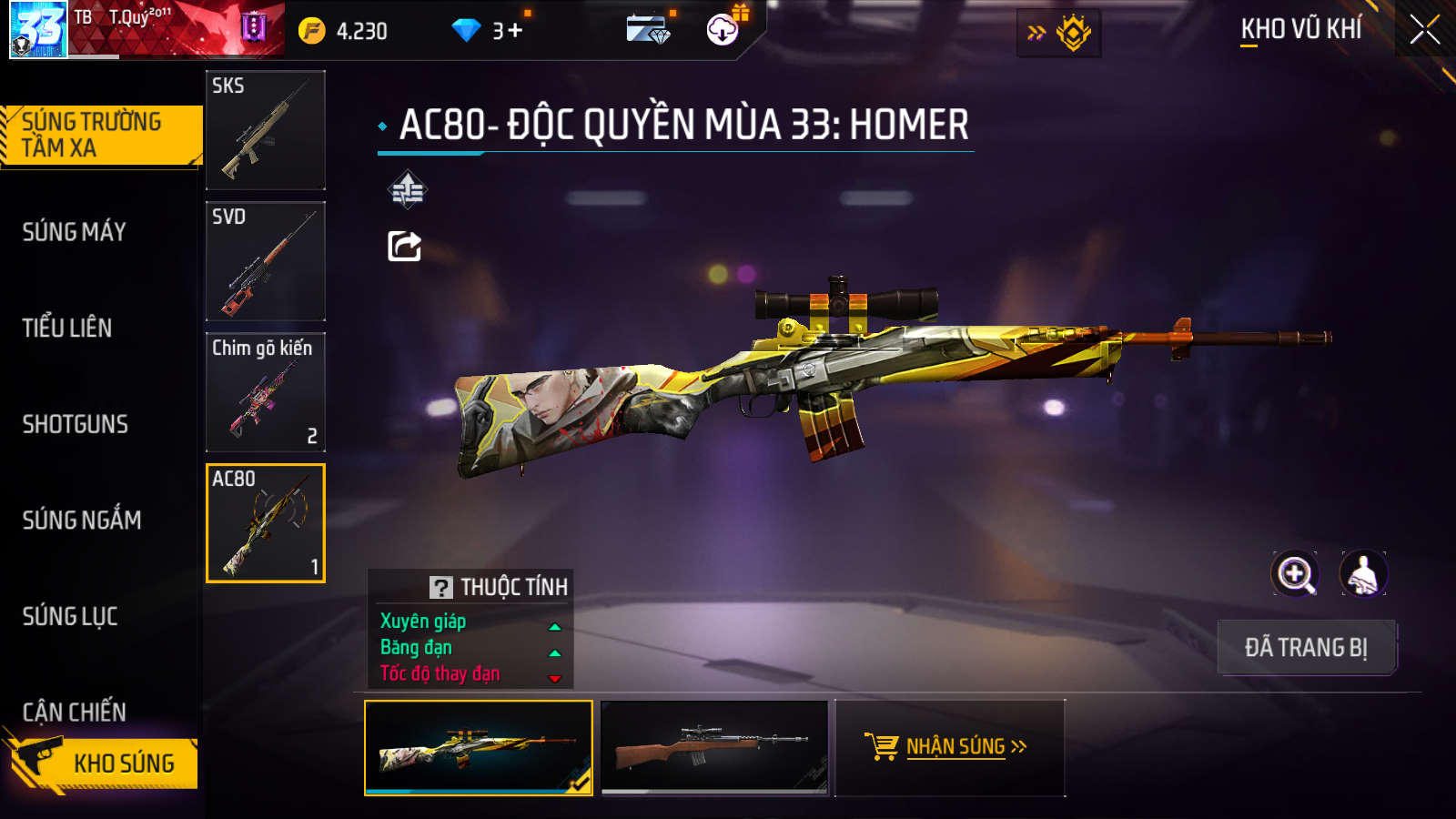
Task: Choose the Chim gõ kiến weapon tile
Action: [266, 392]
